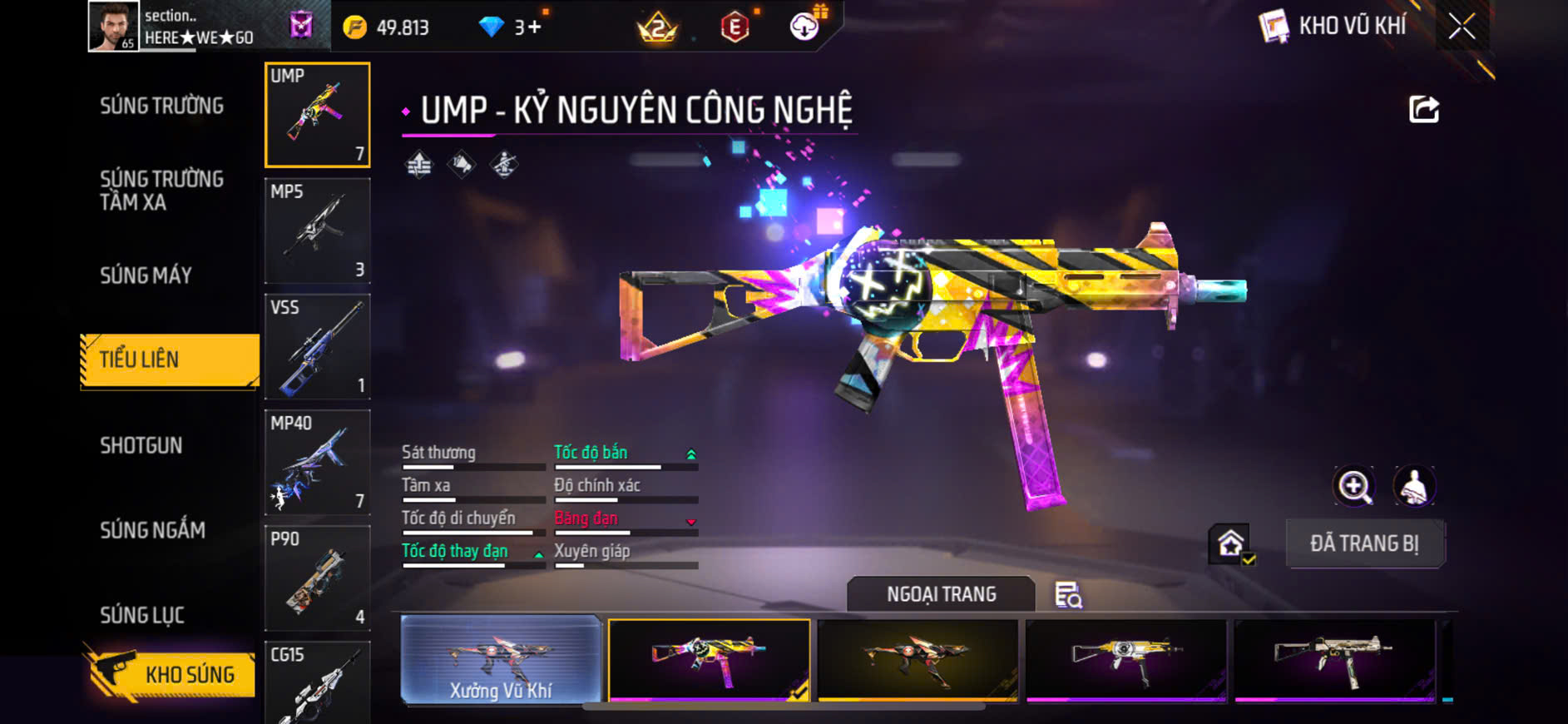Open the Xưởng Vũ Khí workshop tile
This screenshot has height=724, width=1568.
click(x=501, y=660)
